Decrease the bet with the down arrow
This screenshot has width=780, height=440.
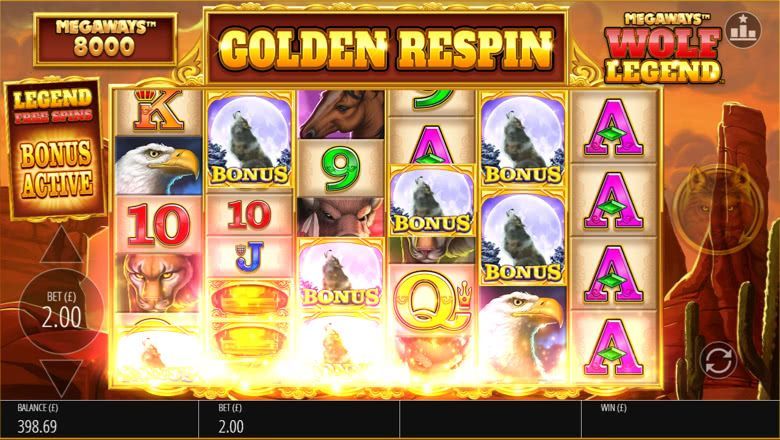[x=60, y=376]
